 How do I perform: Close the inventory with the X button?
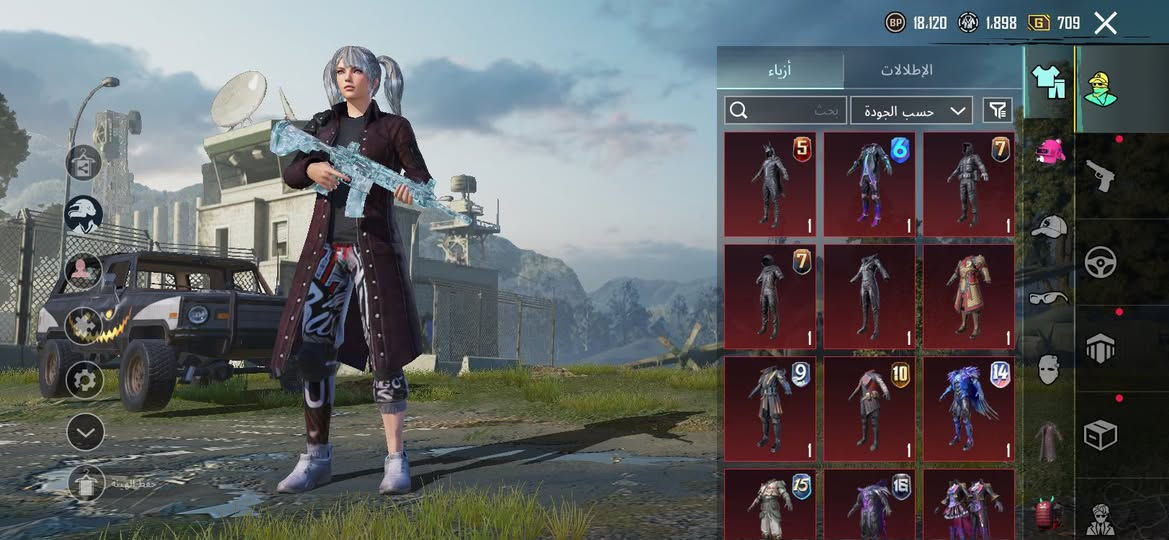(1105, 23)
